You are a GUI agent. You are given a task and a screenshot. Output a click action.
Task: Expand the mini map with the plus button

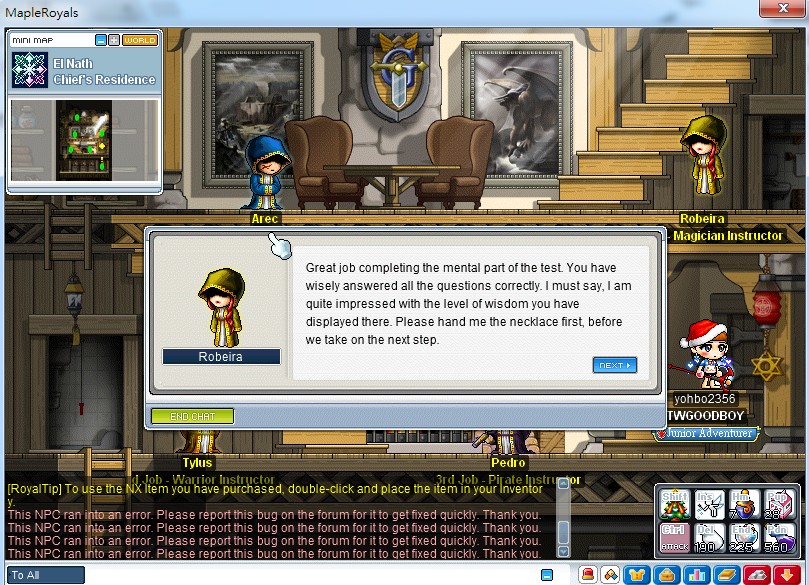[114, 40]
